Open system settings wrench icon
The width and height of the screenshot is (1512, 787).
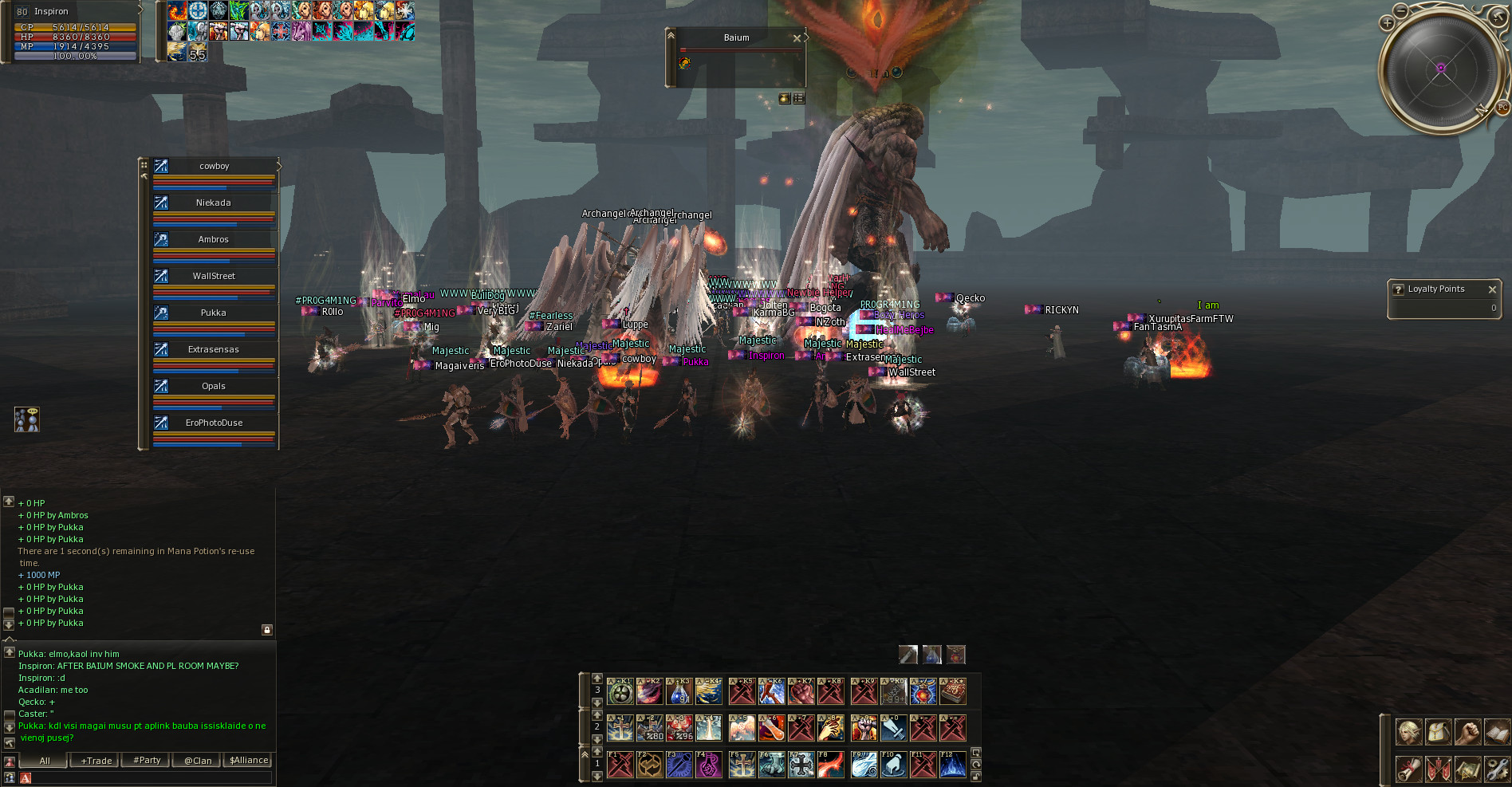point(1497,769)
